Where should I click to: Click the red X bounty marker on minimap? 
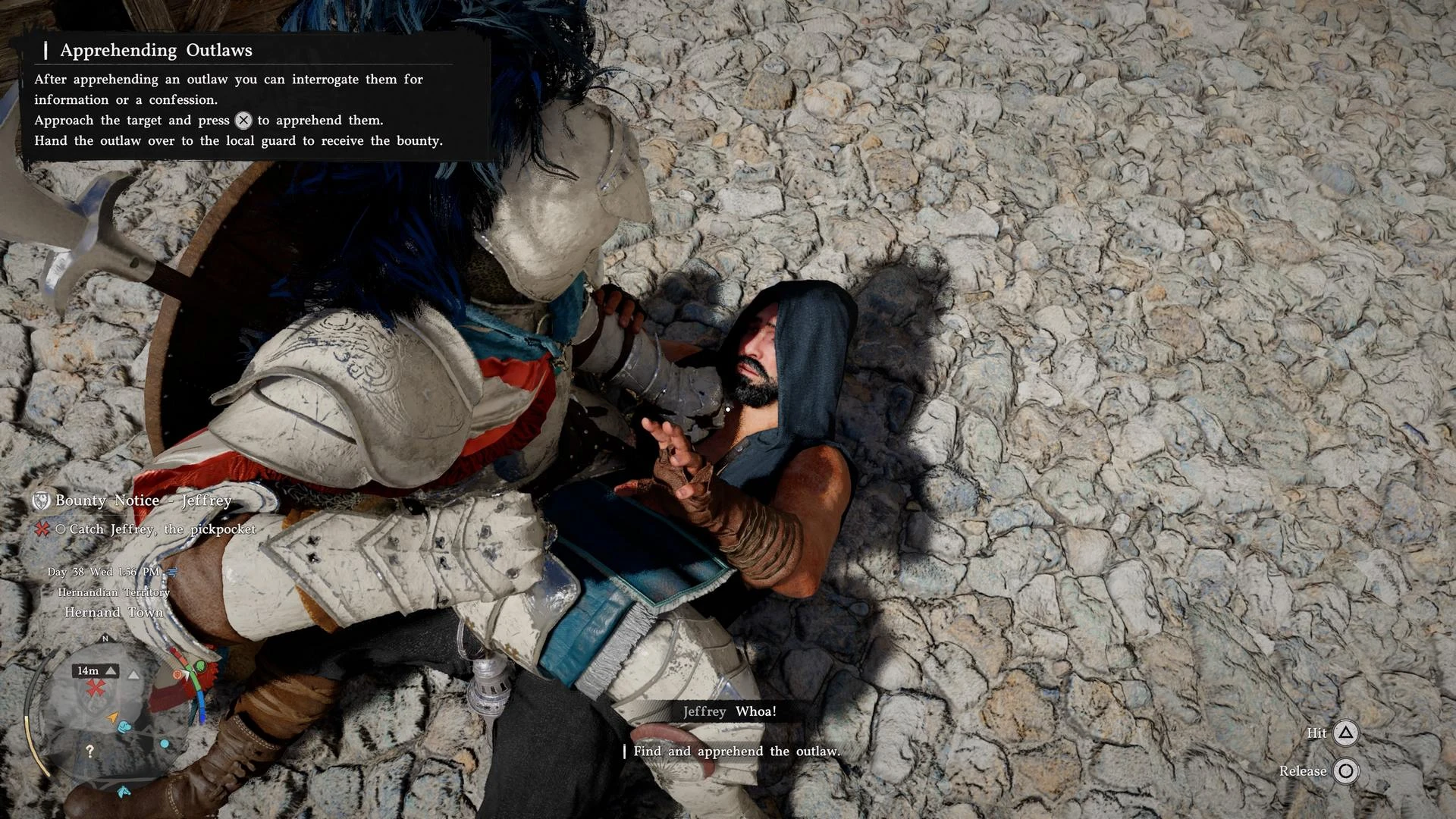[x=96, y=688]
